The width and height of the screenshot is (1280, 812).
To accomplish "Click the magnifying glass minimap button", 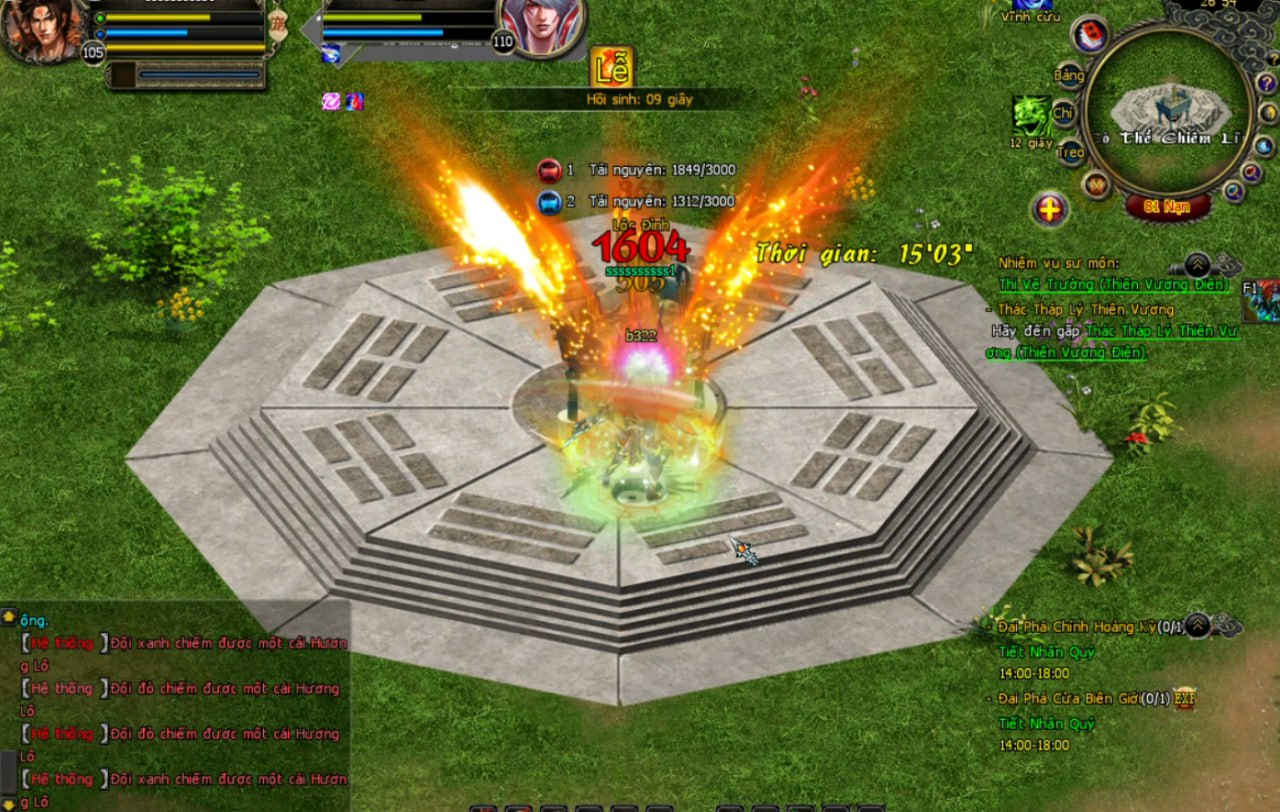I will (x=1251, y=172).
